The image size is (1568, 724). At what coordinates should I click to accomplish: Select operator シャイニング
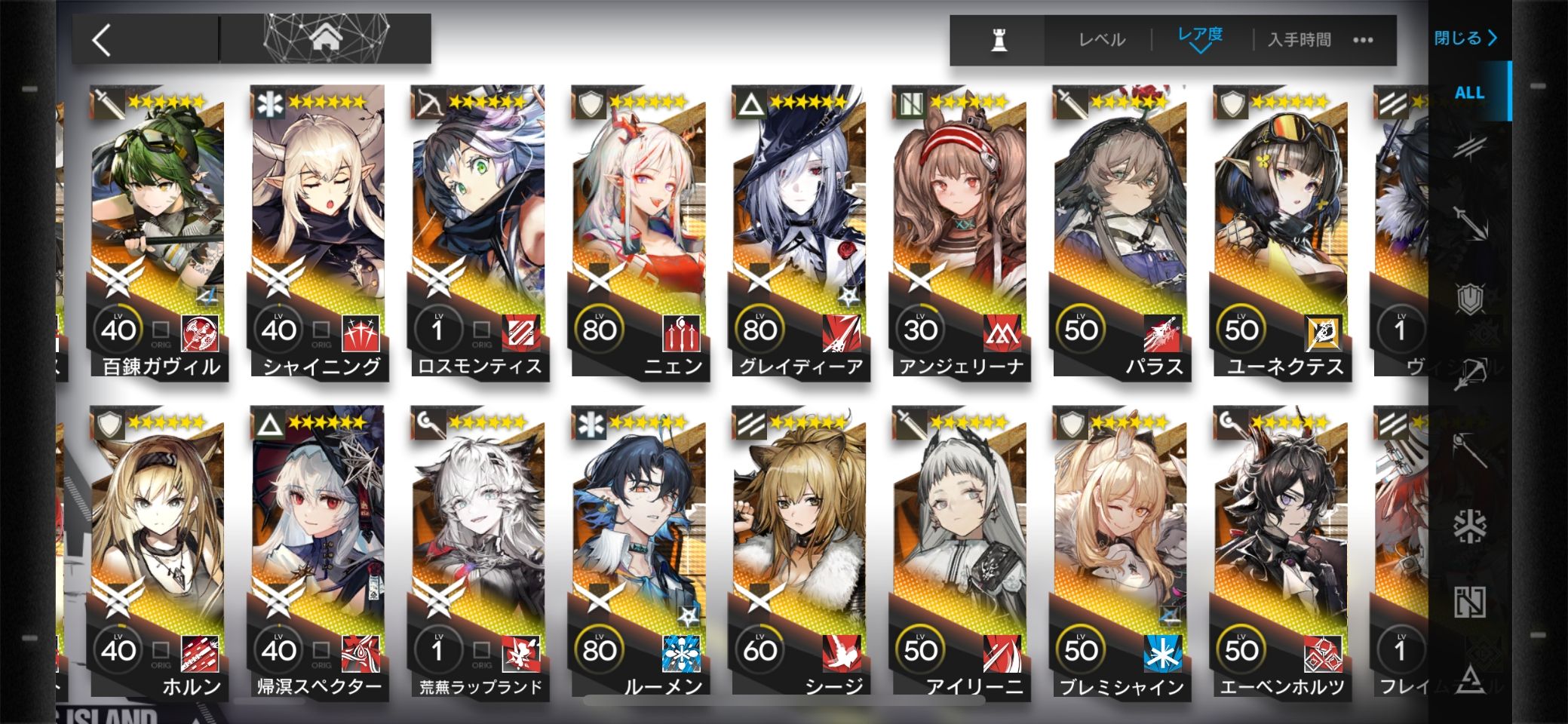318,234
